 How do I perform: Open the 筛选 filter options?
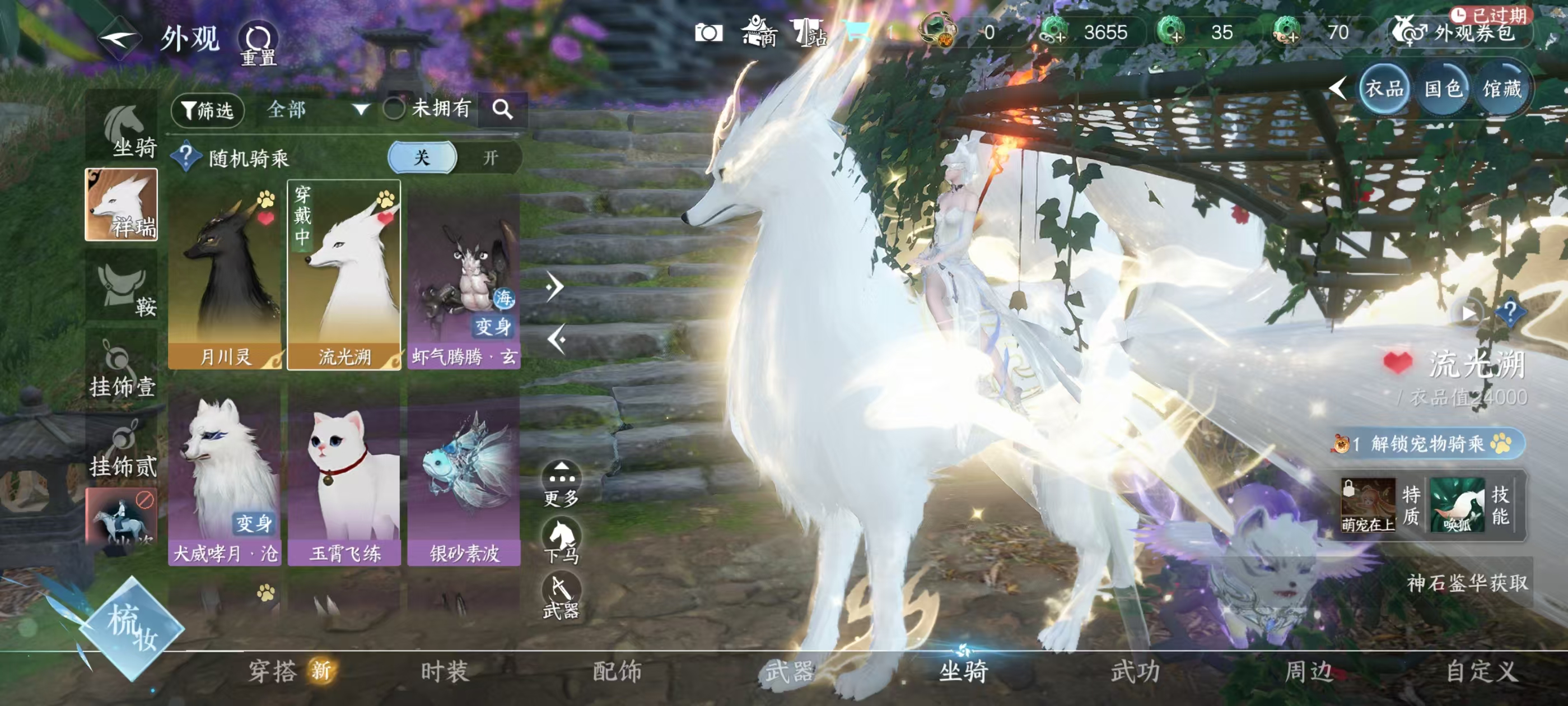[208, 110]
